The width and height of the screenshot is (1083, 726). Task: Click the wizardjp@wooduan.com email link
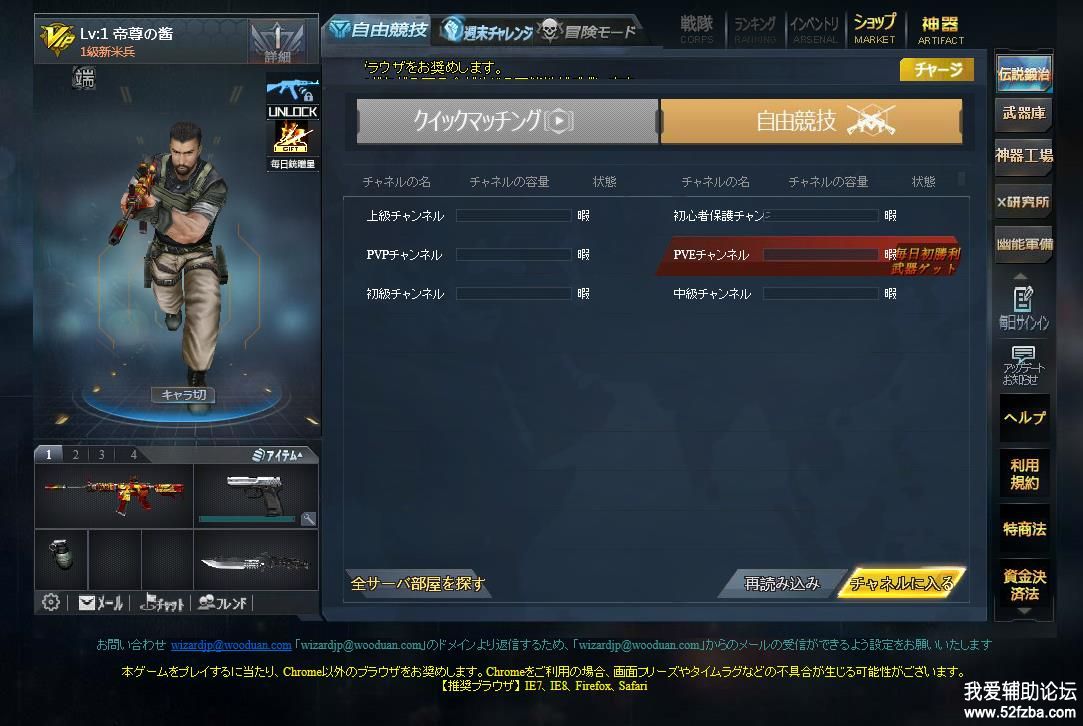(231, 645)
